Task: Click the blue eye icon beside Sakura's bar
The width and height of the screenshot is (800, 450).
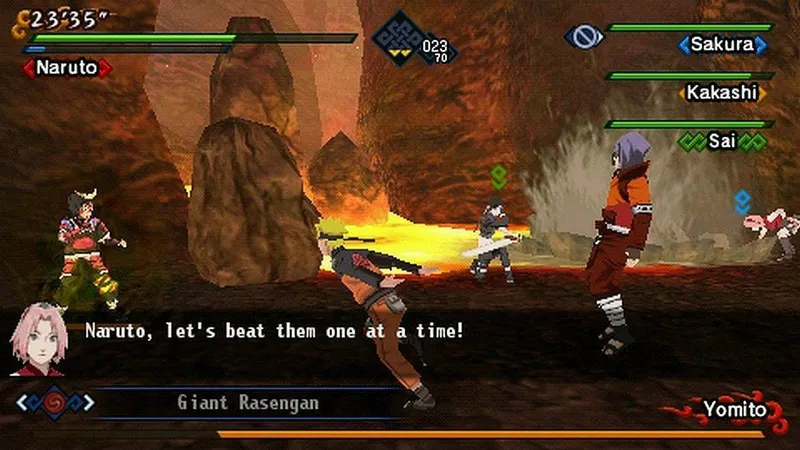Action: (583, 38)
